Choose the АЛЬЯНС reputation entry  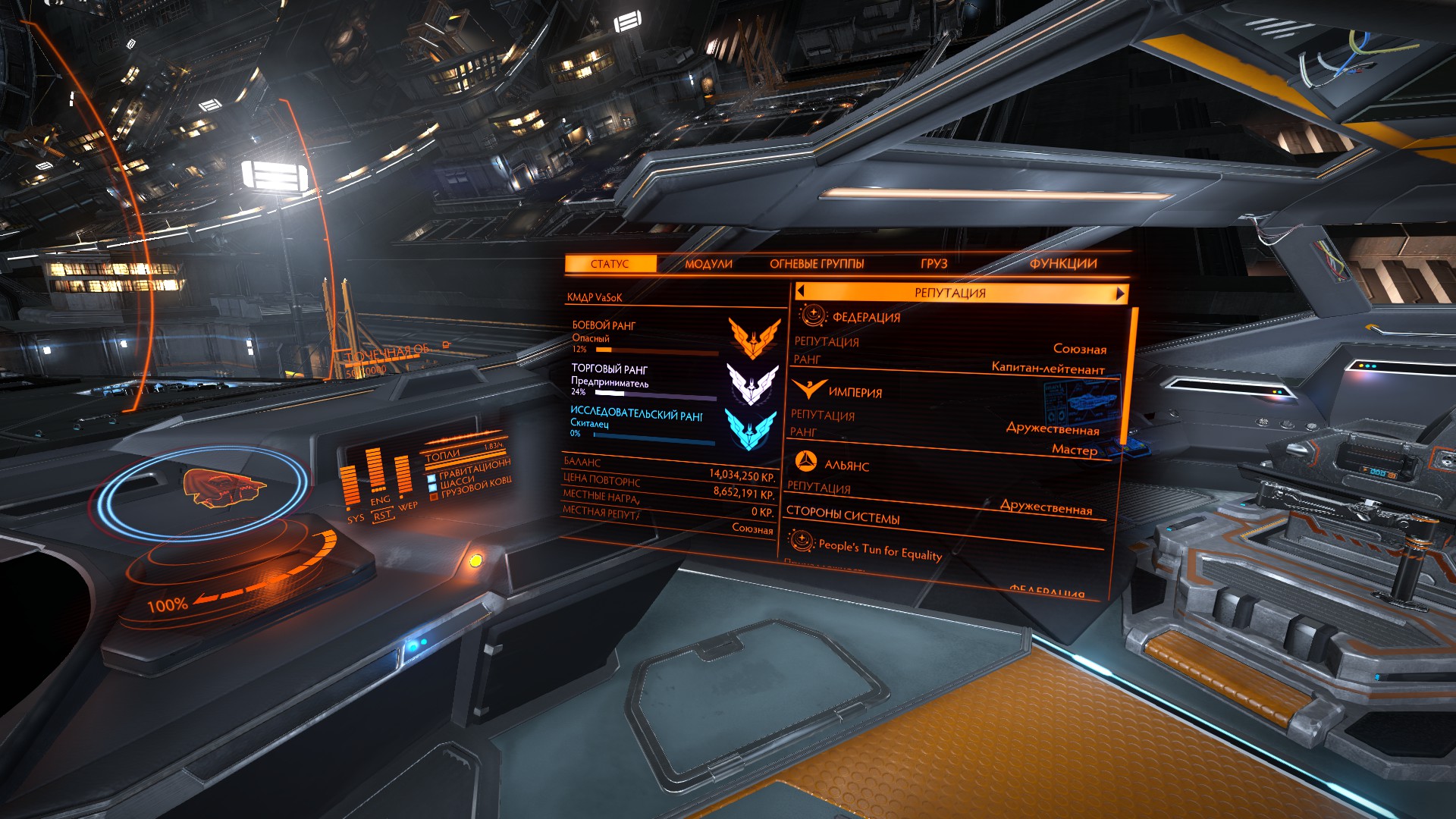[846, 465]
